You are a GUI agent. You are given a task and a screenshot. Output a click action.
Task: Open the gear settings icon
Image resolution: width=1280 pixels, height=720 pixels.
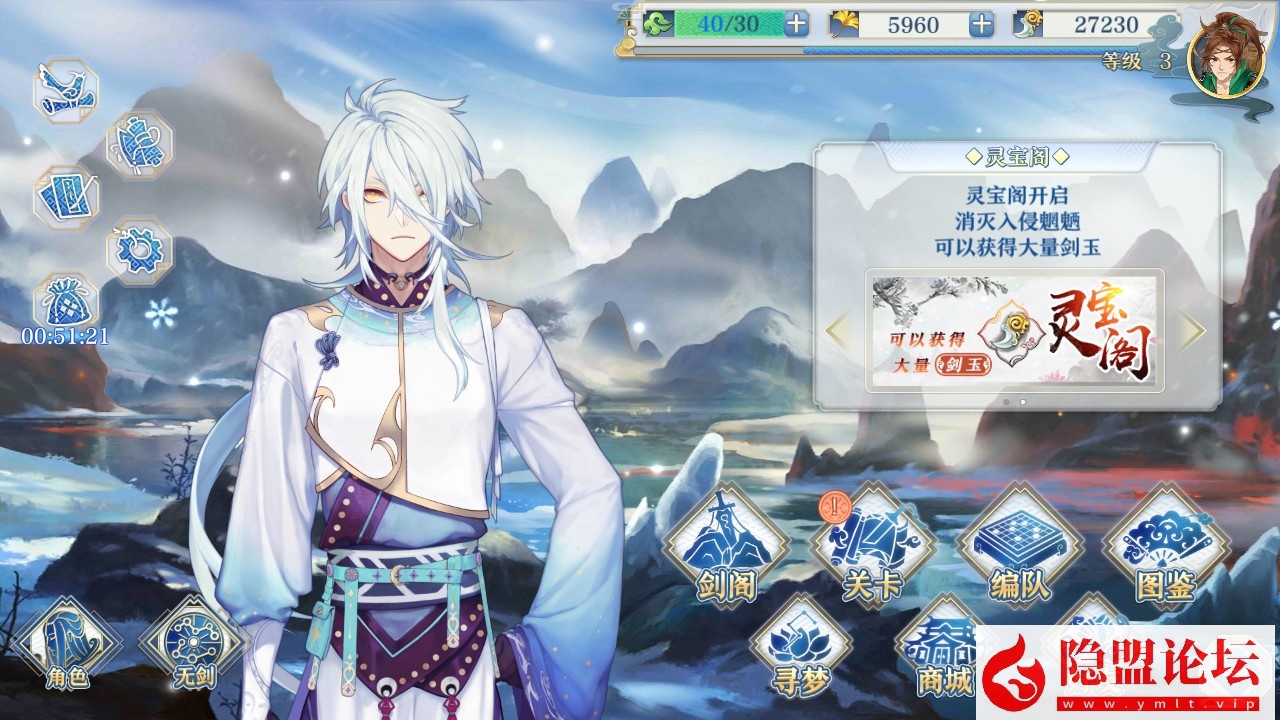139,249
